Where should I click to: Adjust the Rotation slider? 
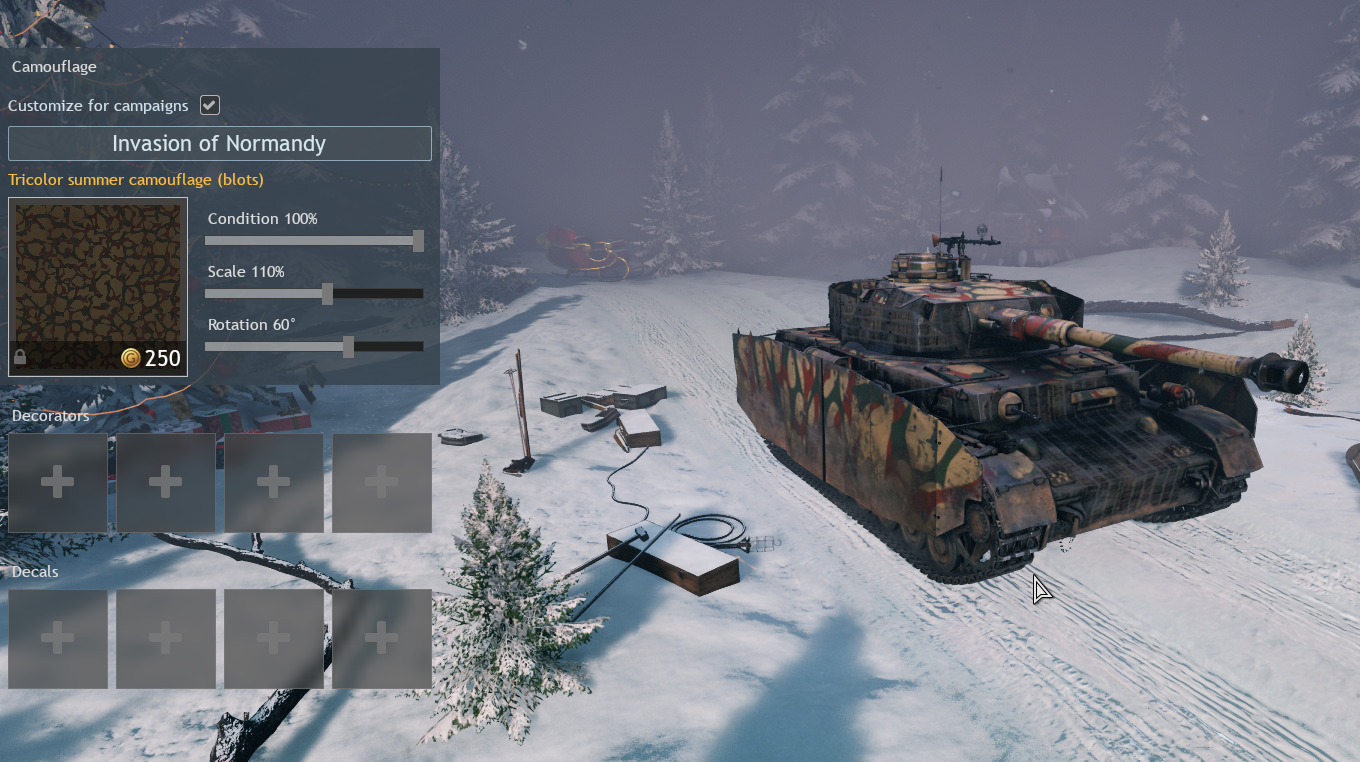[348, 347]
